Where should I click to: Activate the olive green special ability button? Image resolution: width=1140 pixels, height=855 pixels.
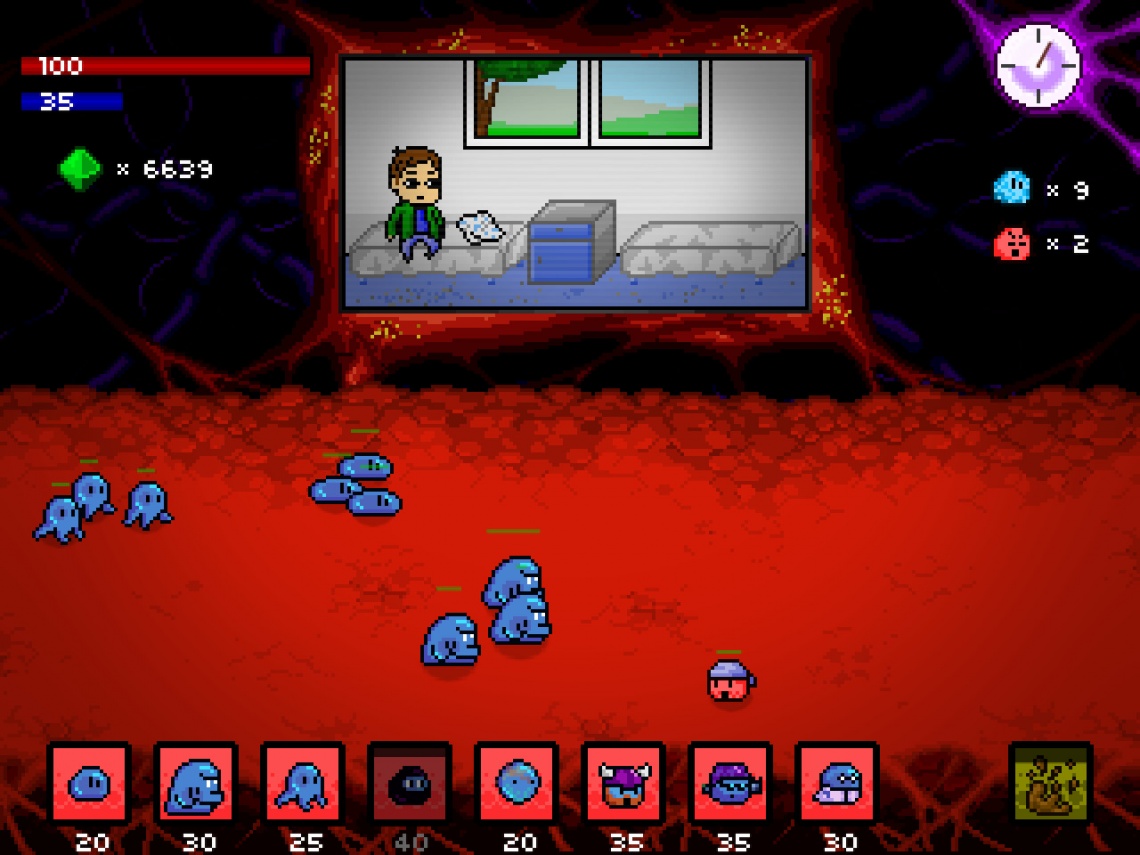[1050, 783]
